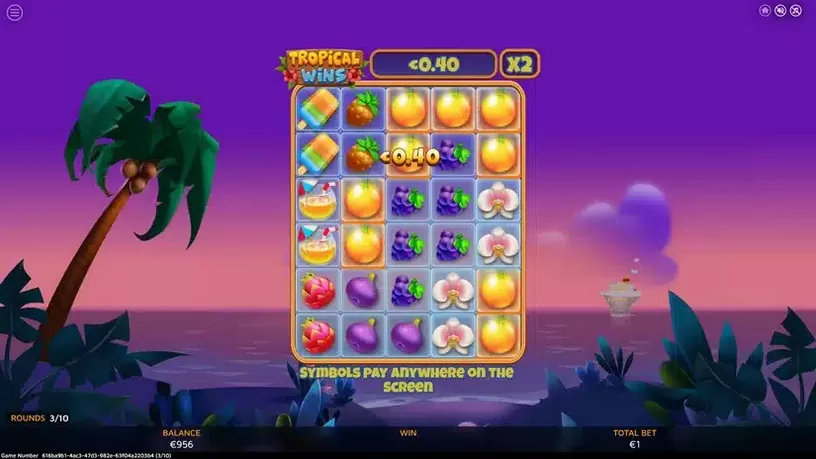Toggle the fullscreen arrows icon

coord(796,11)
